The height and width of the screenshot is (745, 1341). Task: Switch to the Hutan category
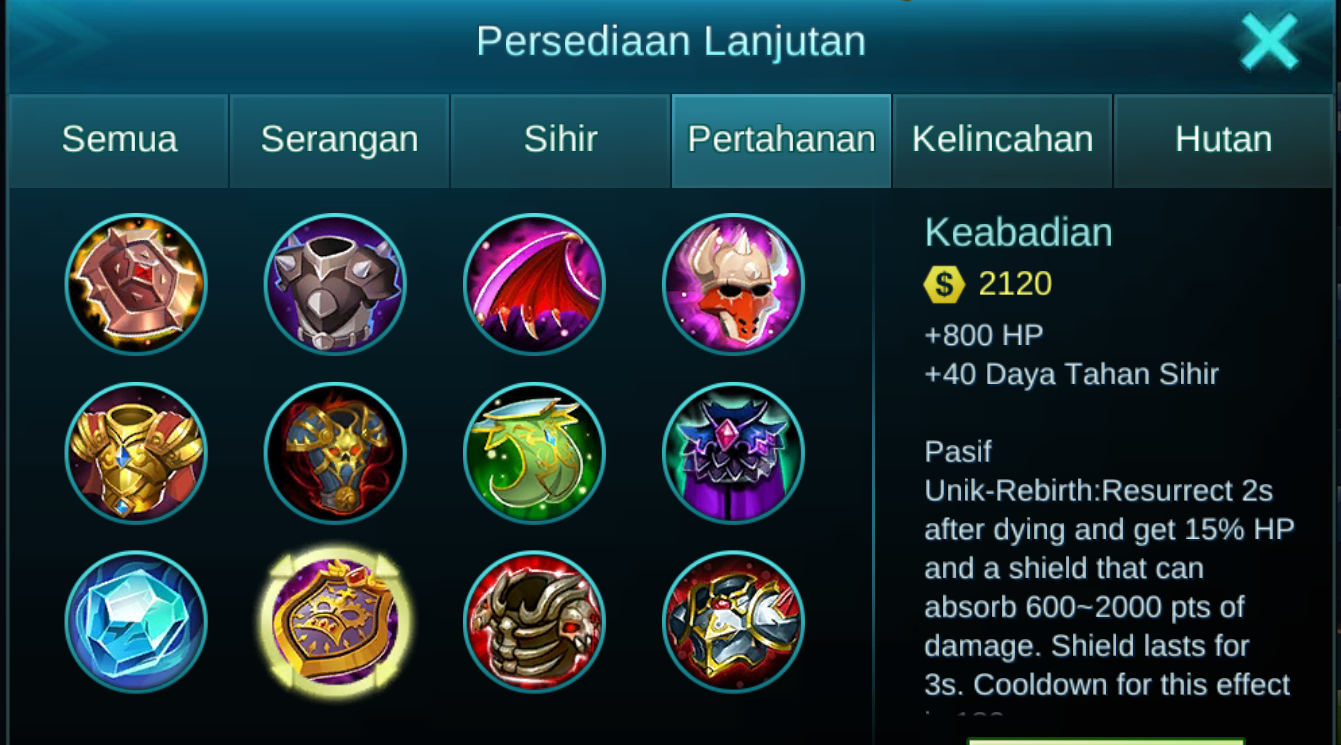coord(1223,140)
